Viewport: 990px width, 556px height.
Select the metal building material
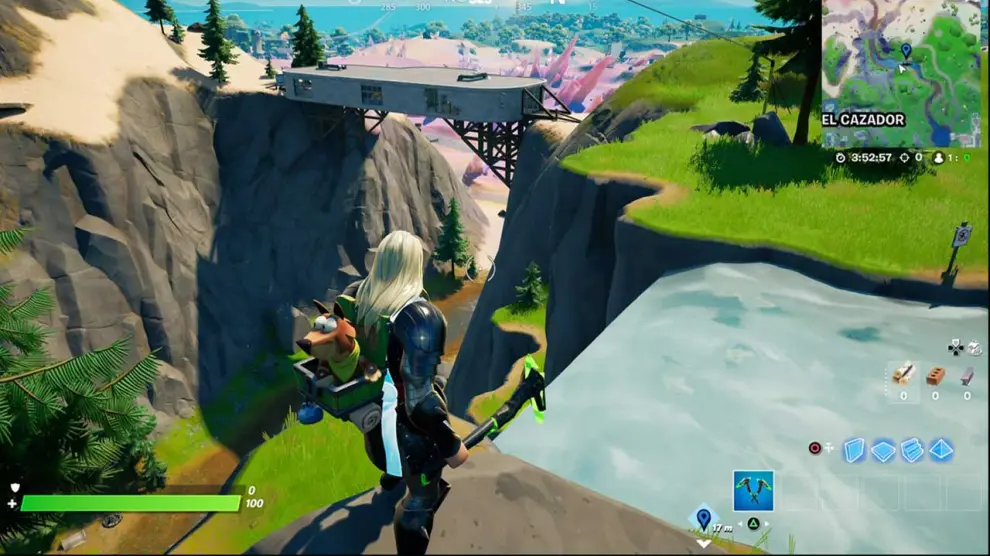pyautogui.click(x=967, y=375)
